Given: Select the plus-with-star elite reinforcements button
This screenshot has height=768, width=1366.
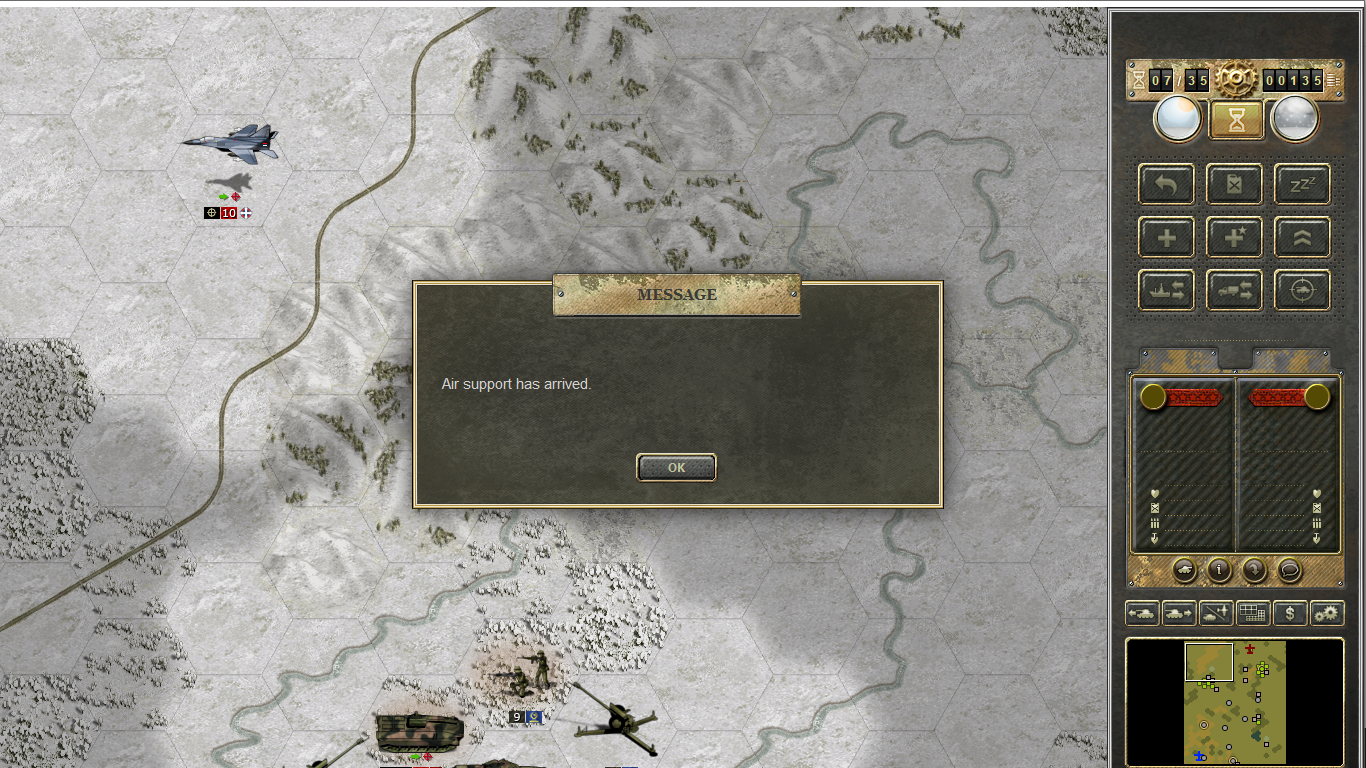Looking at the screenshot, I should (x=1235, y=238).
